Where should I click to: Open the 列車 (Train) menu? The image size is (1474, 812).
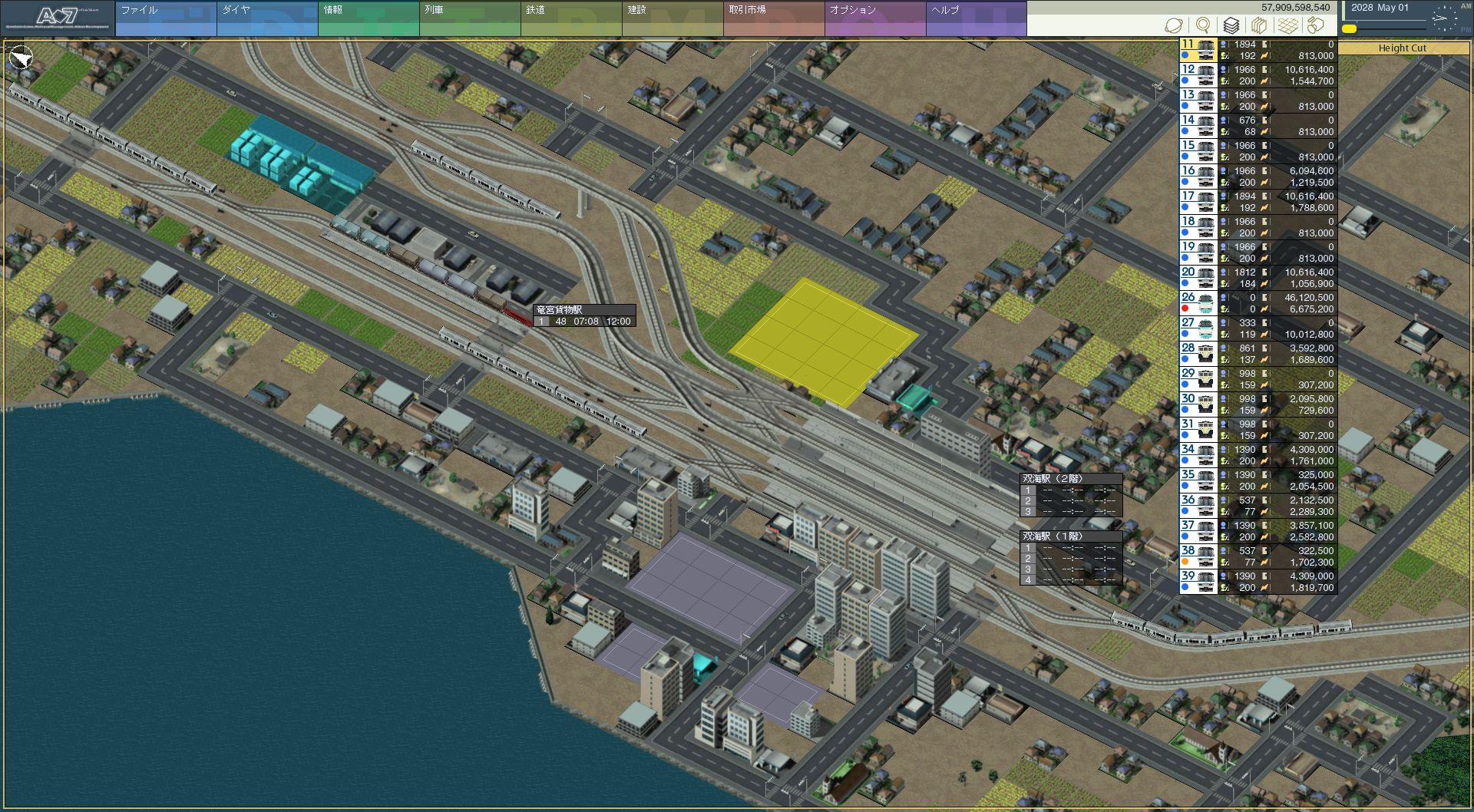(470, 18)
